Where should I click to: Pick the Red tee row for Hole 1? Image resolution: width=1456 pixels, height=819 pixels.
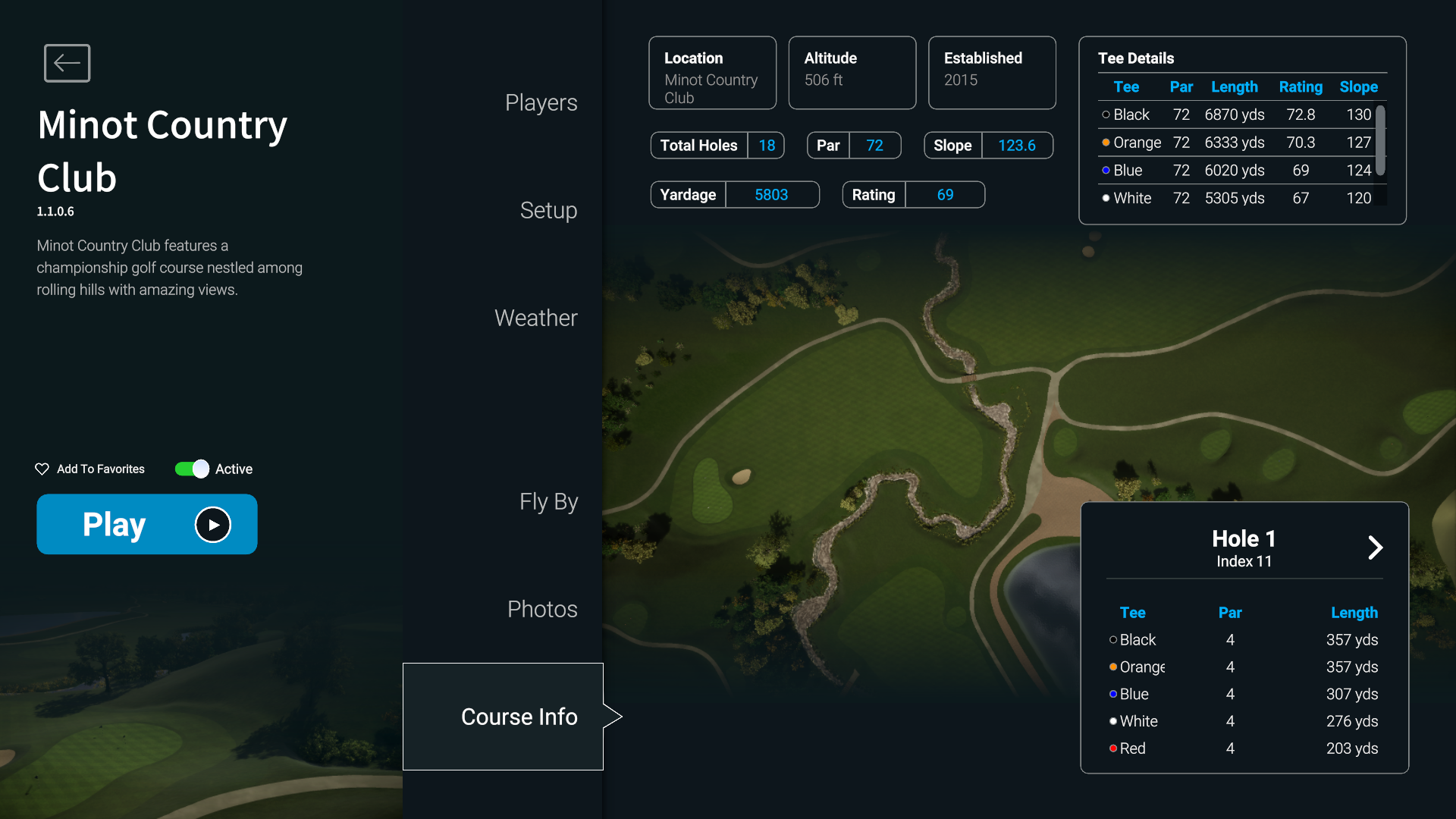[1244, 748]
